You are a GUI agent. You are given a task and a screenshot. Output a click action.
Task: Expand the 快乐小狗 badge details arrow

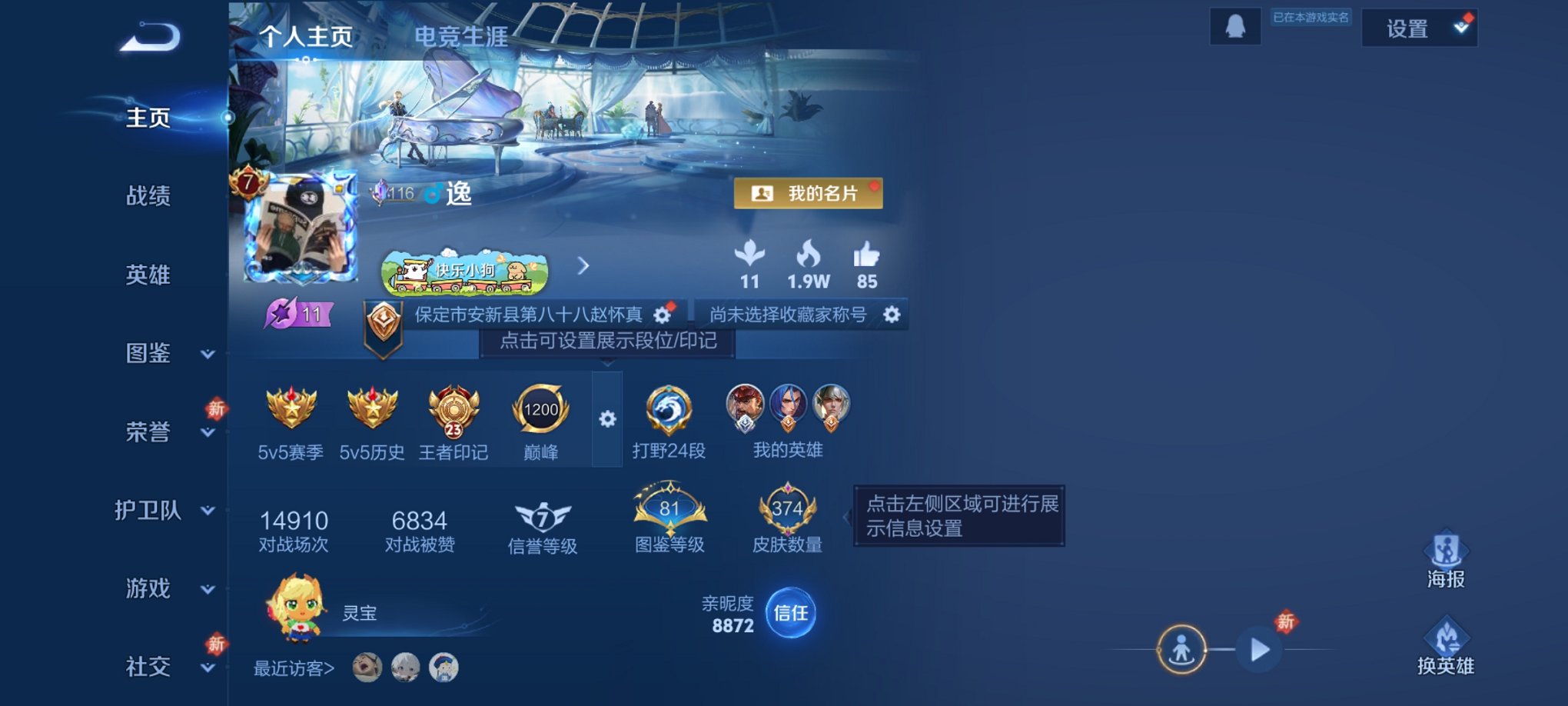pos(583,267)
